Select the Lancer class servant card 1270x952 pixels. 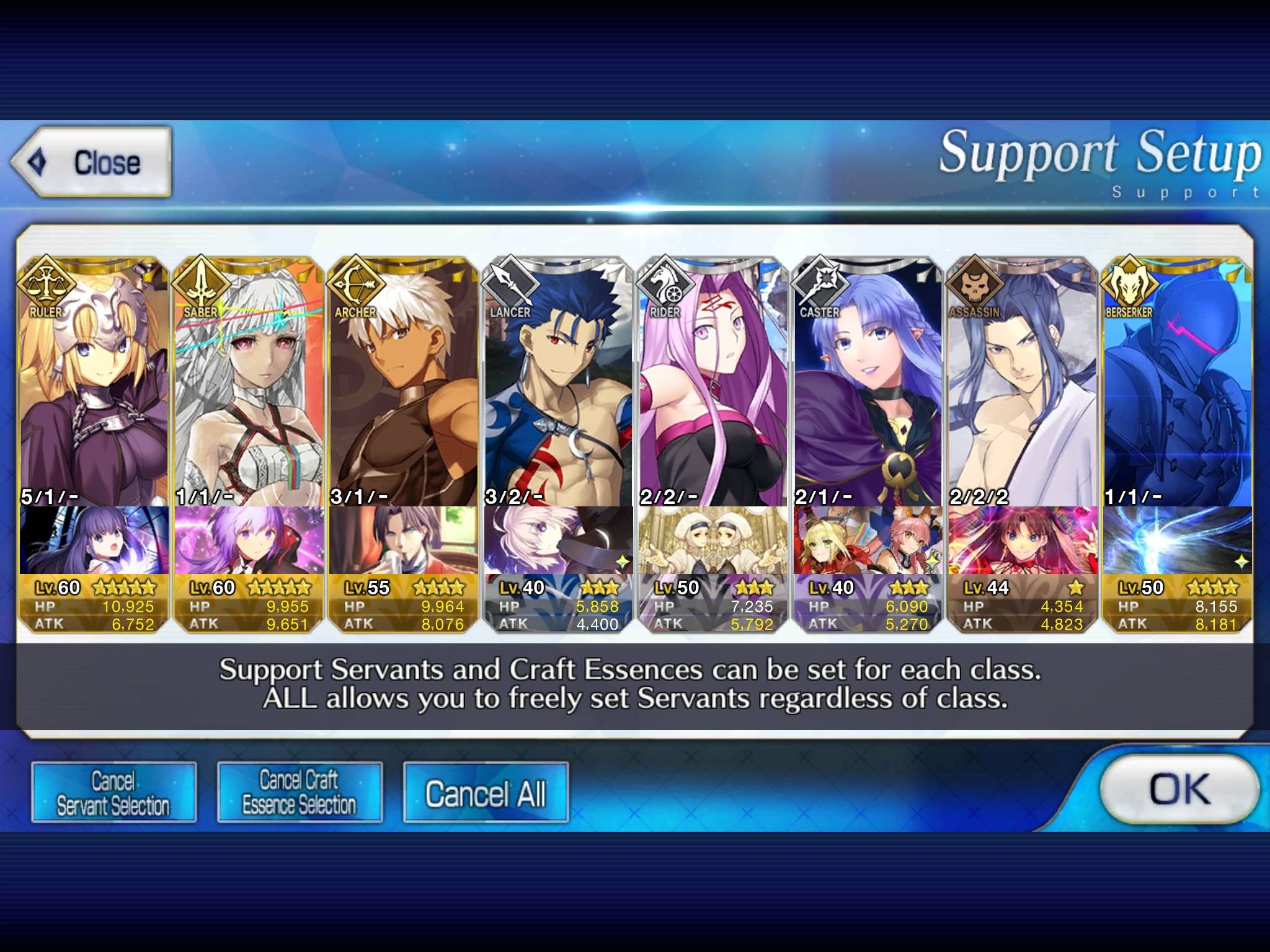558,384
